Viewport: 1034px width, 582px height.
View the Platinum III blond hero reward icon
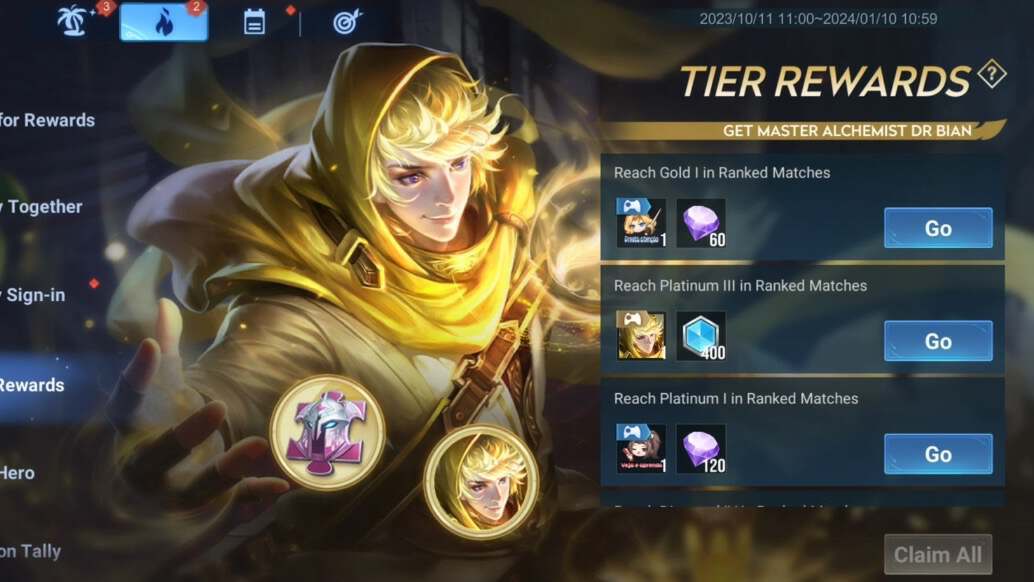click(640, 336)
